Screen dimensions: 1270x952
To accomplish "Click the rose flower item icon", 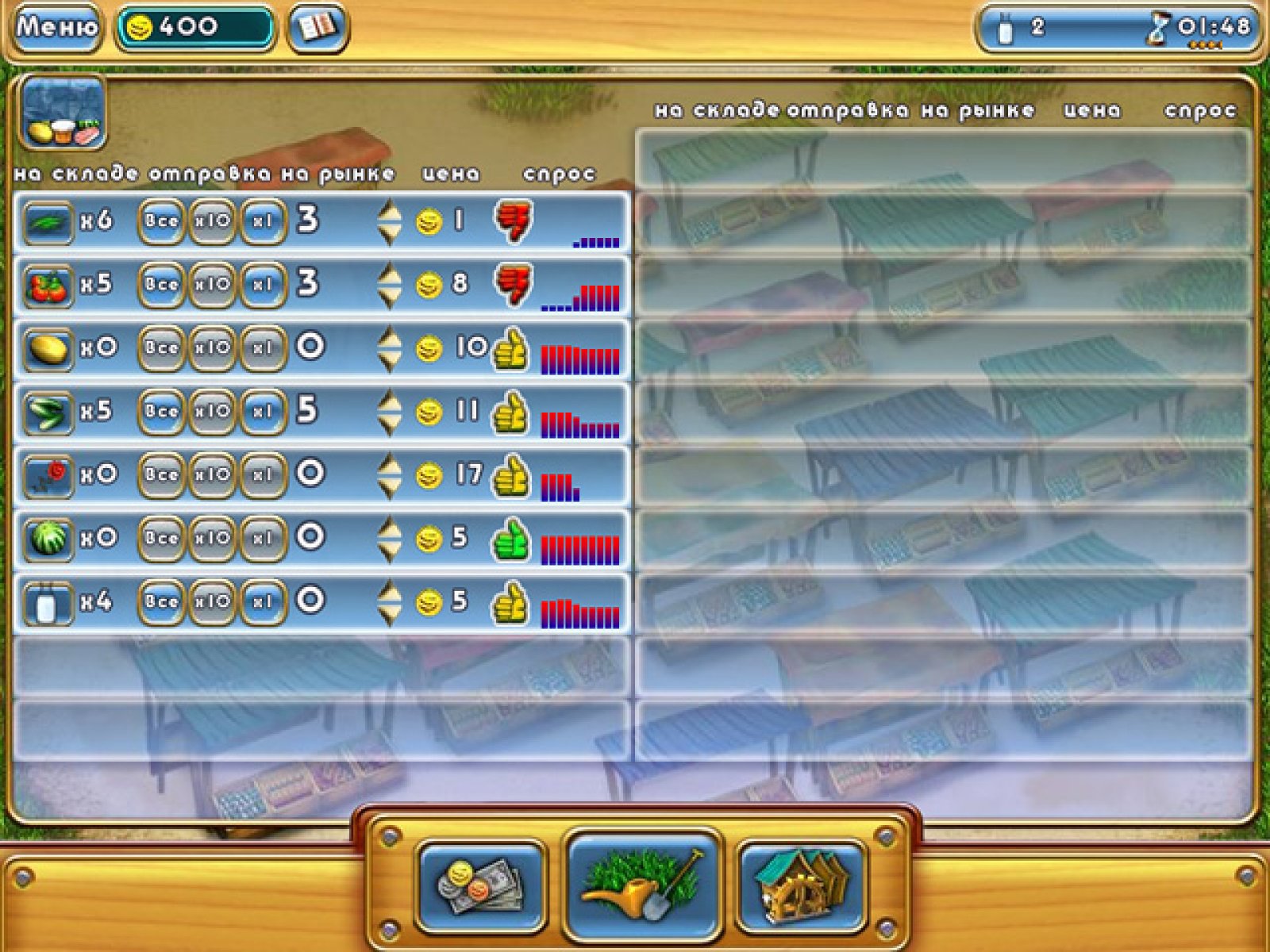I will click(x=48, y=475).
